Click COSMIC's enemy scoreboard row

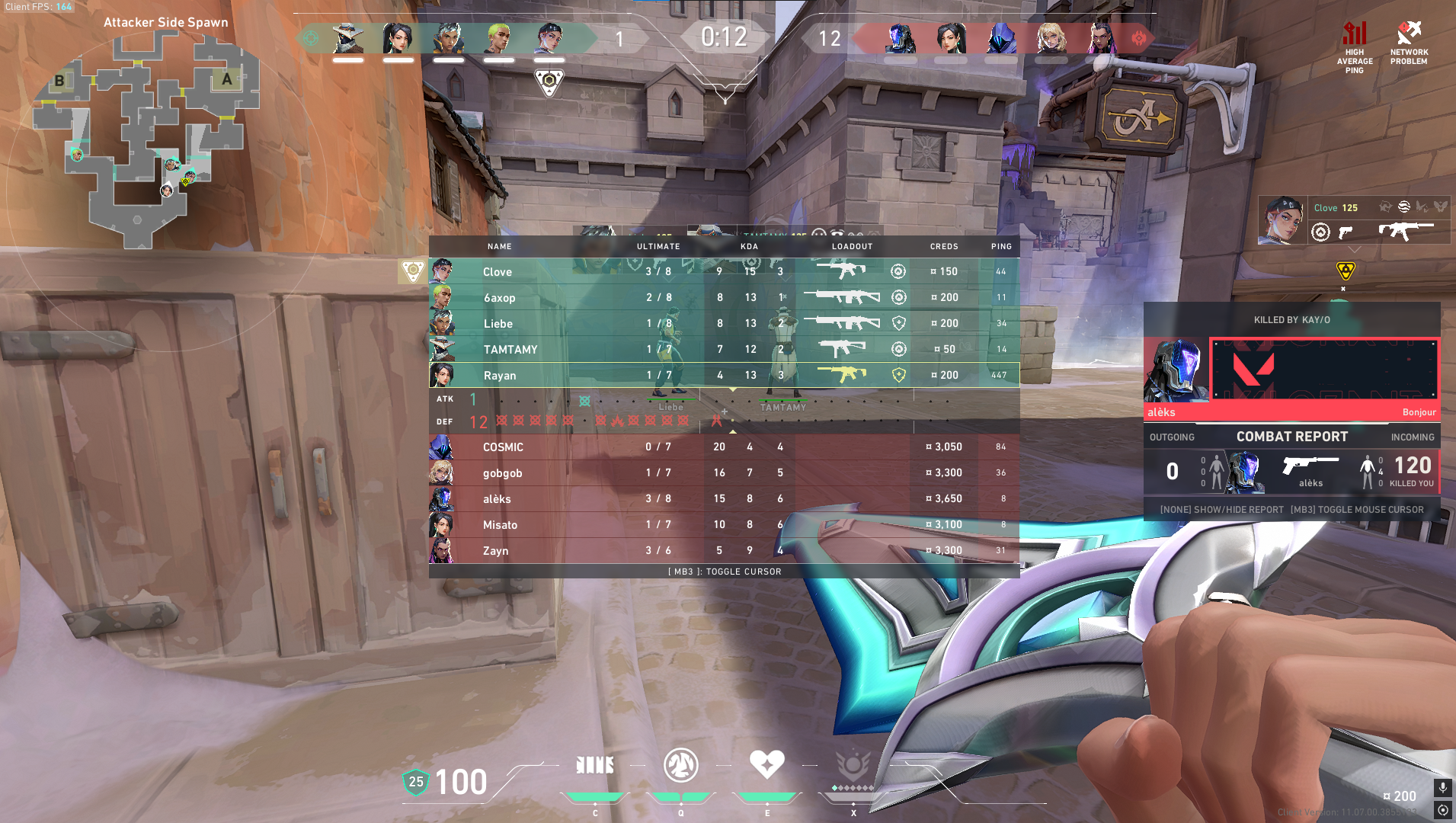click(724, 447)
